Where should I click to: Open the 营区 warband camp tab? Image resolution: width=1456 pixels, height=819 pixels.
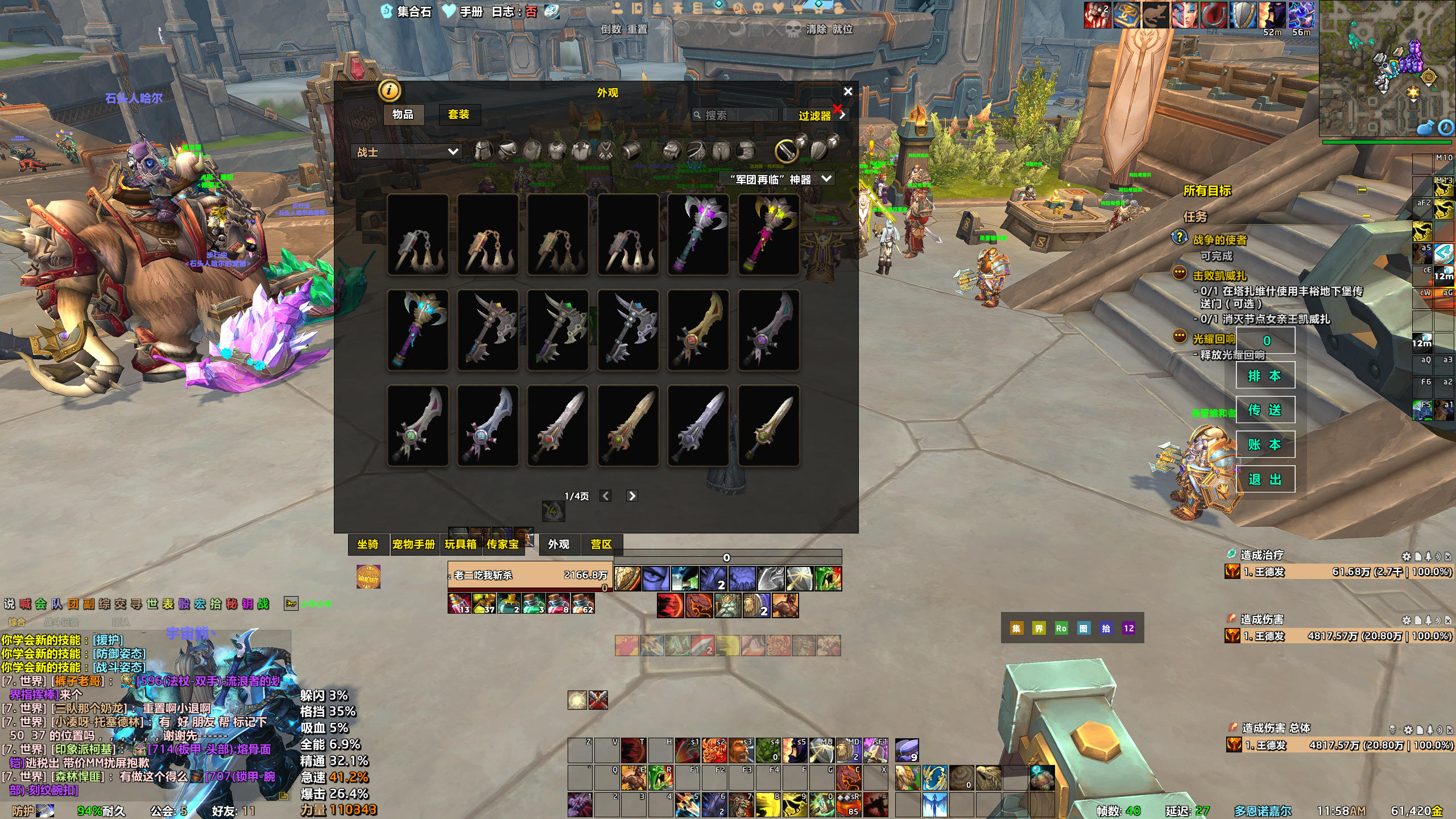coord(601,544)
